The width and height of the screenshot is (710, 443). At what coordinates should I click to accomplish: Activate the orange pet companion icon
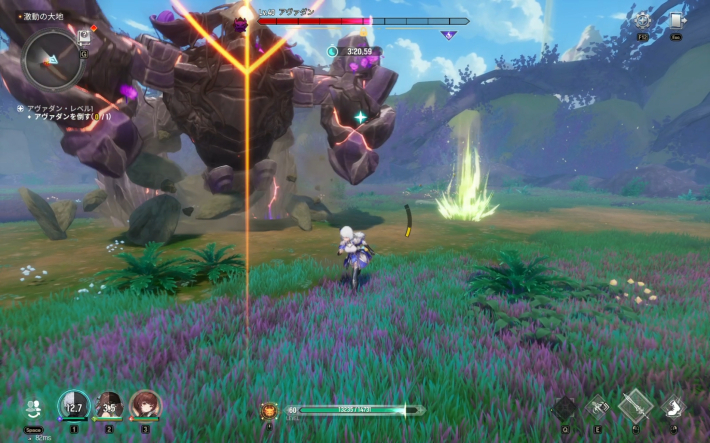pyautogui.click(x=269, y=411)
